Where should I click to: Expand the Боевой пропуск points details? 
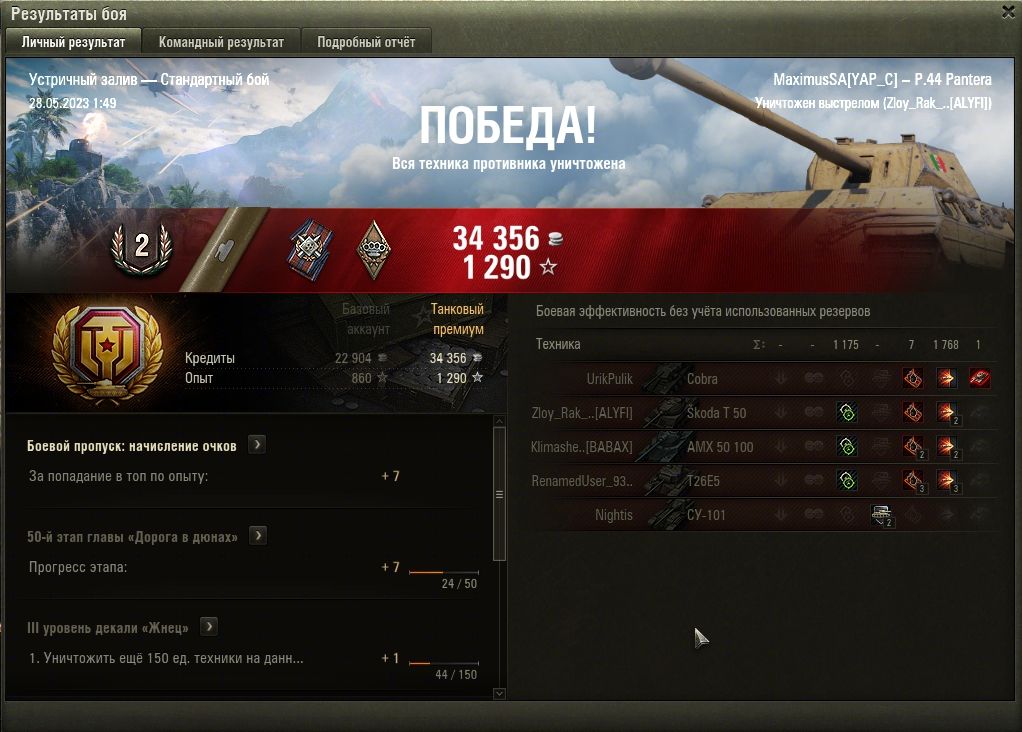click(257, 445)
